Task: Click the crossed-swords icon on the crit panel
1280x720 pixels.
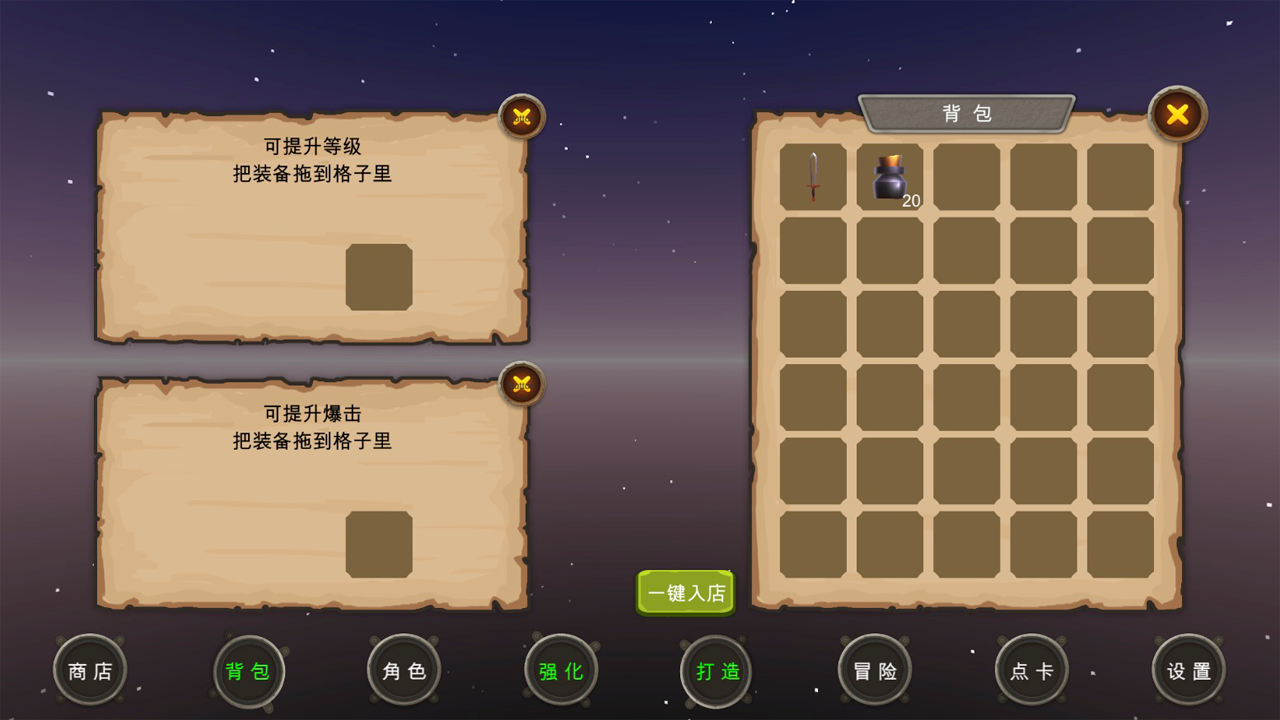Action: tap(521, 384)
